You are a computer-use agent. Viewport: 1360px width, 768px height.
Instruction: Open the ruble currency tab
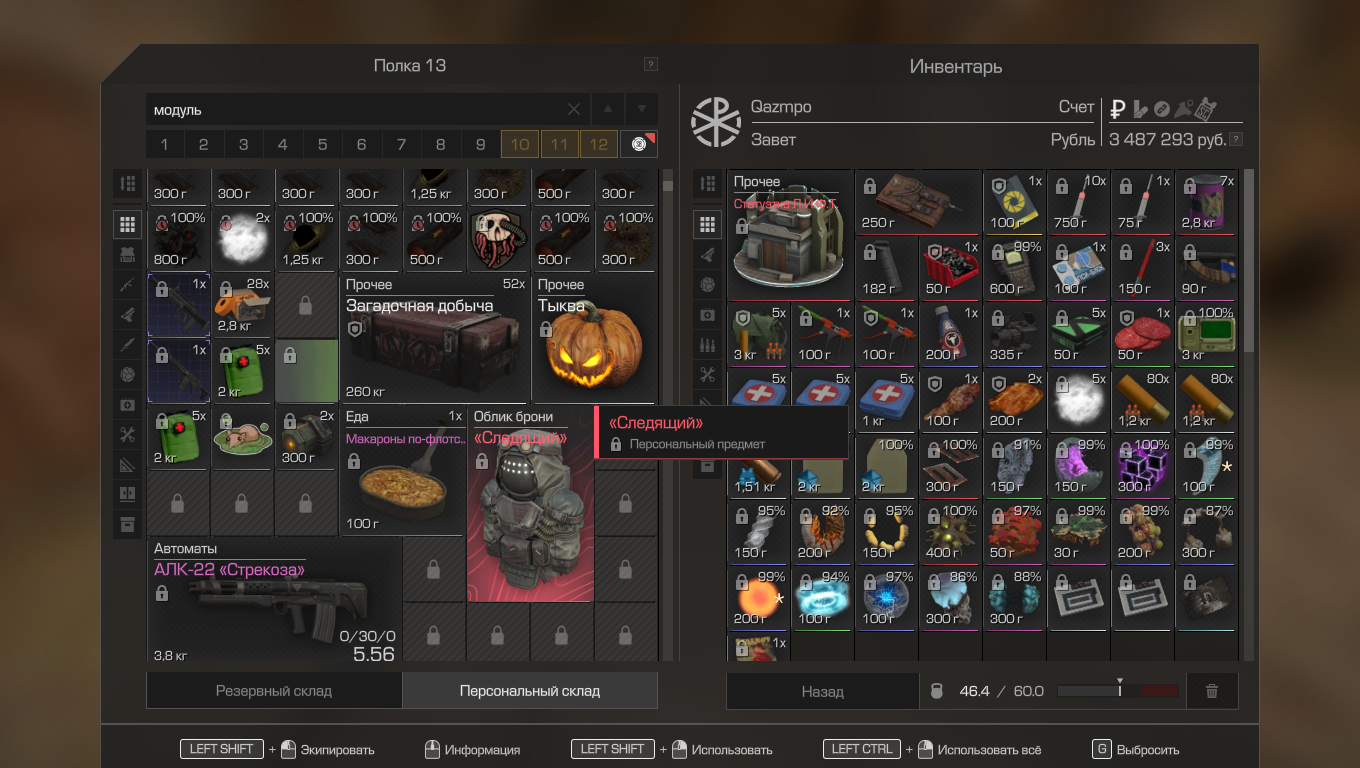point(1118,108)
